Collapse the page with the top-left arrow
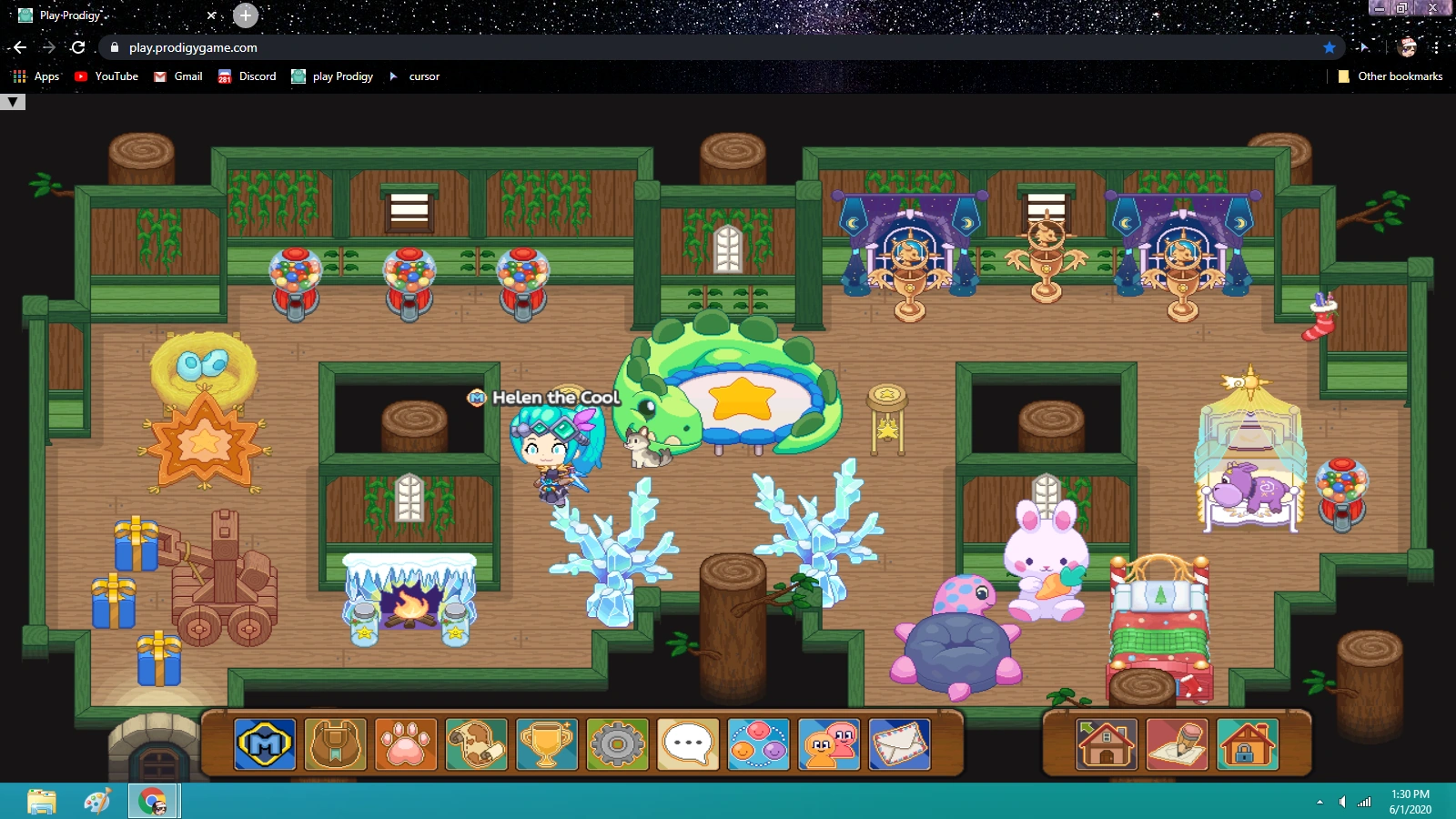The width and height of the screenshot is (1456, 819). 12,101
